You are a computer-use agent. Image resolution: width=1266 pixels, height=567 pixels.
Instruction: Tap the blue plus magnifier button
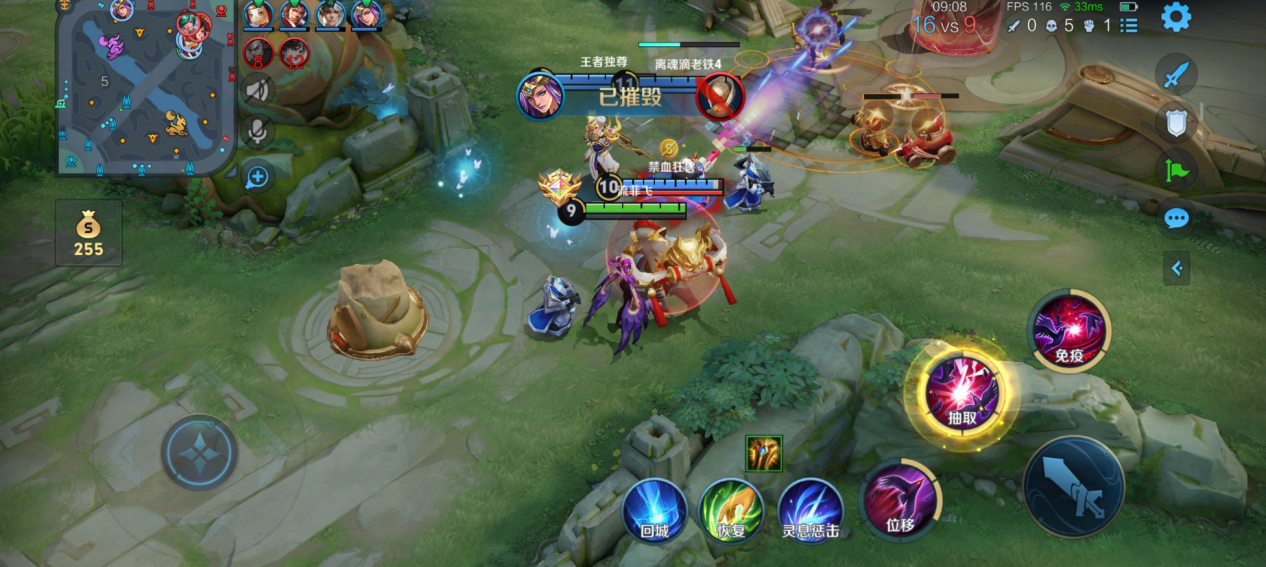click(258, 177)
